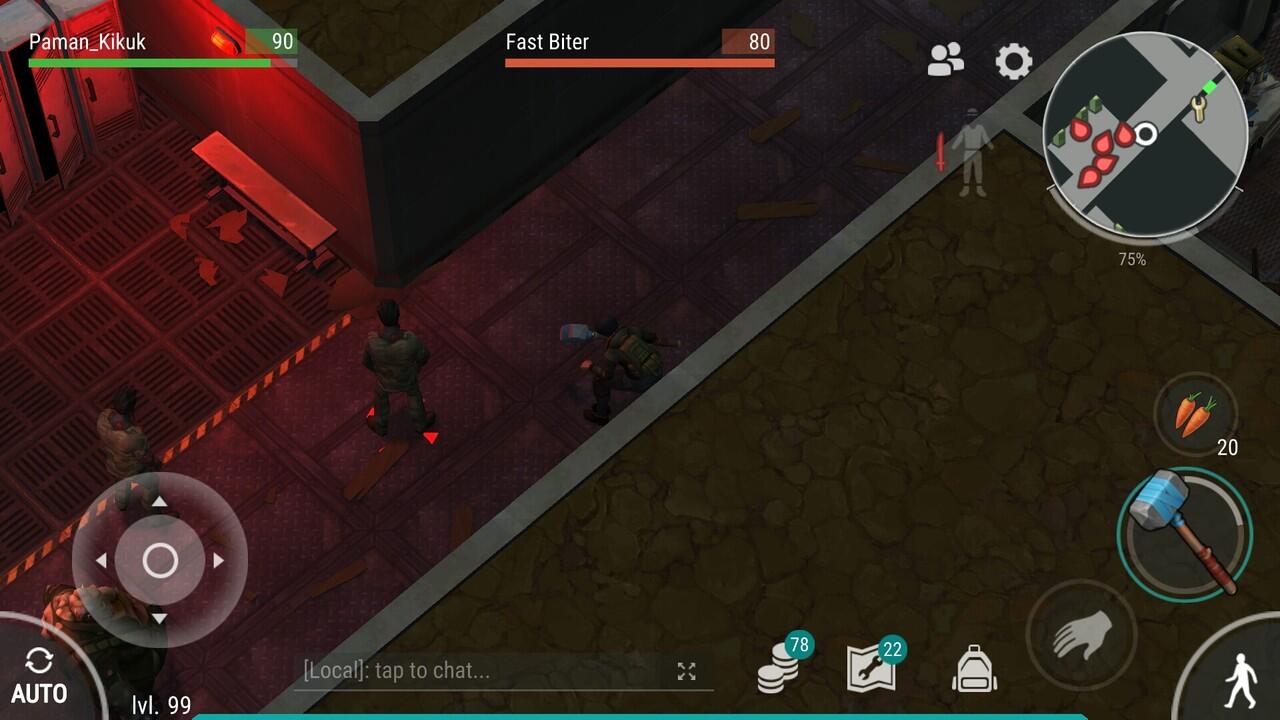This screenshot has width=1280, height=720.
Task: Tap the circular minimap
Action: [x=1145, y=135]
